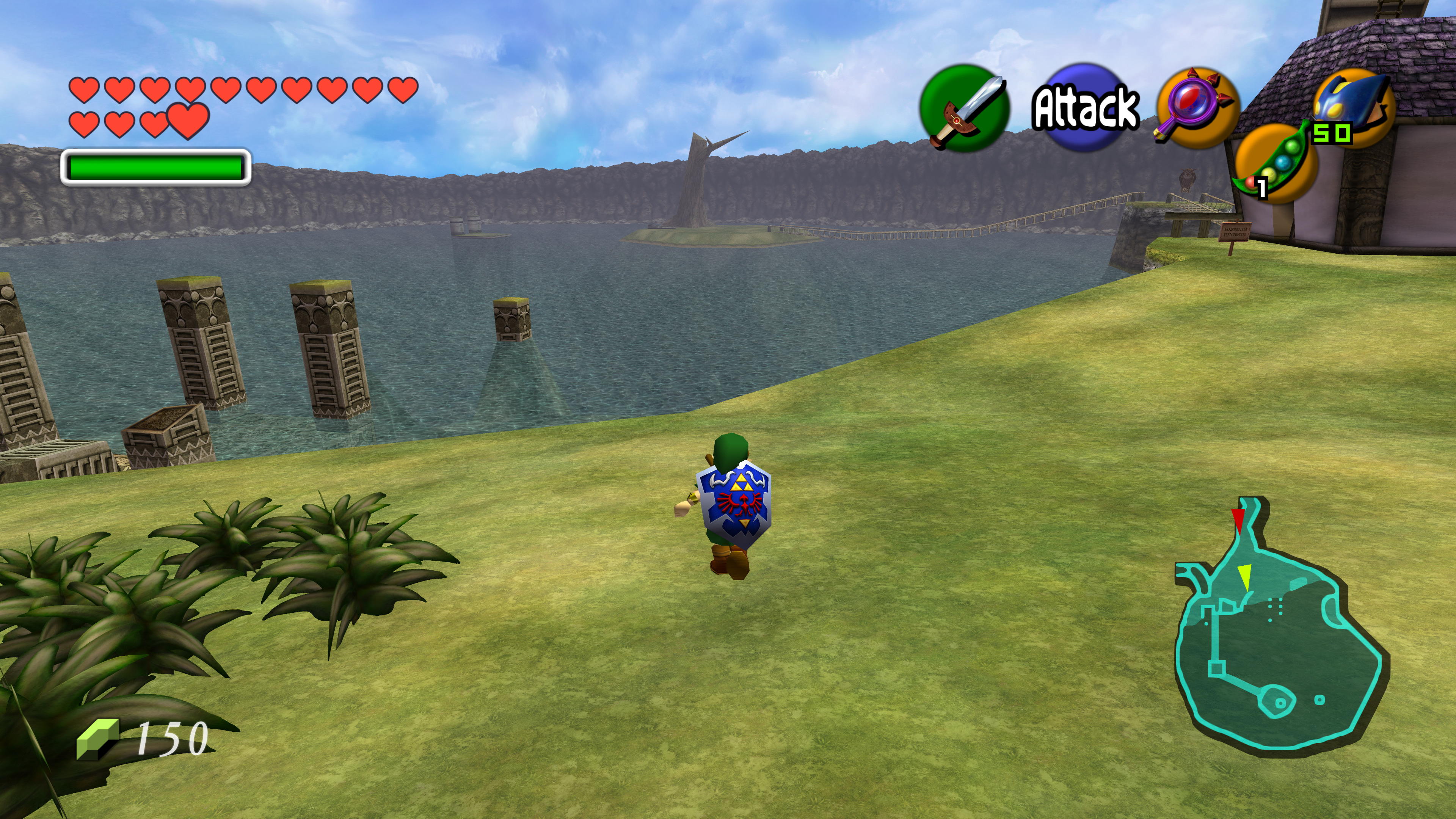1456x819 pixels.
Task: Click the Kokiri Sword button icon
Action: (964, 108)
